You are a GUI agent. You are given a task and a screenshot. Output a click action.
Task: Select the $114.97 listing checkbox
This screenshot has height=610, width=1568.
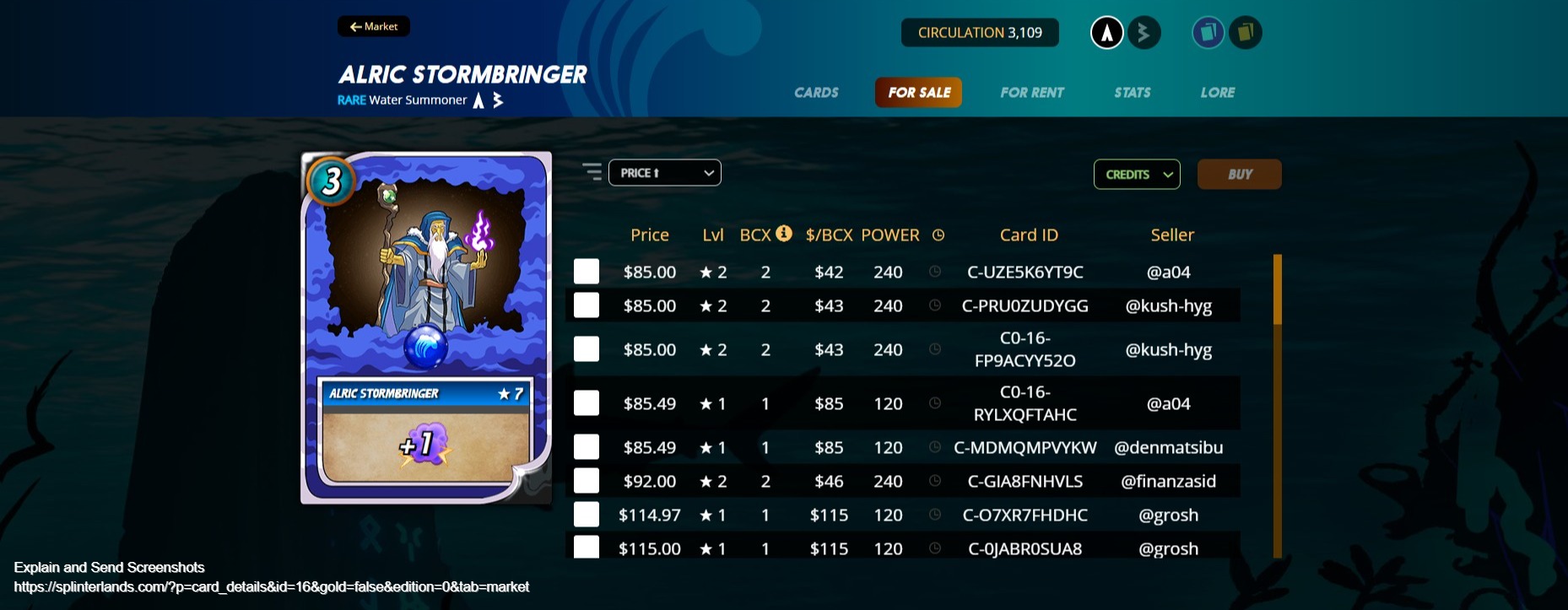(586, 515)
